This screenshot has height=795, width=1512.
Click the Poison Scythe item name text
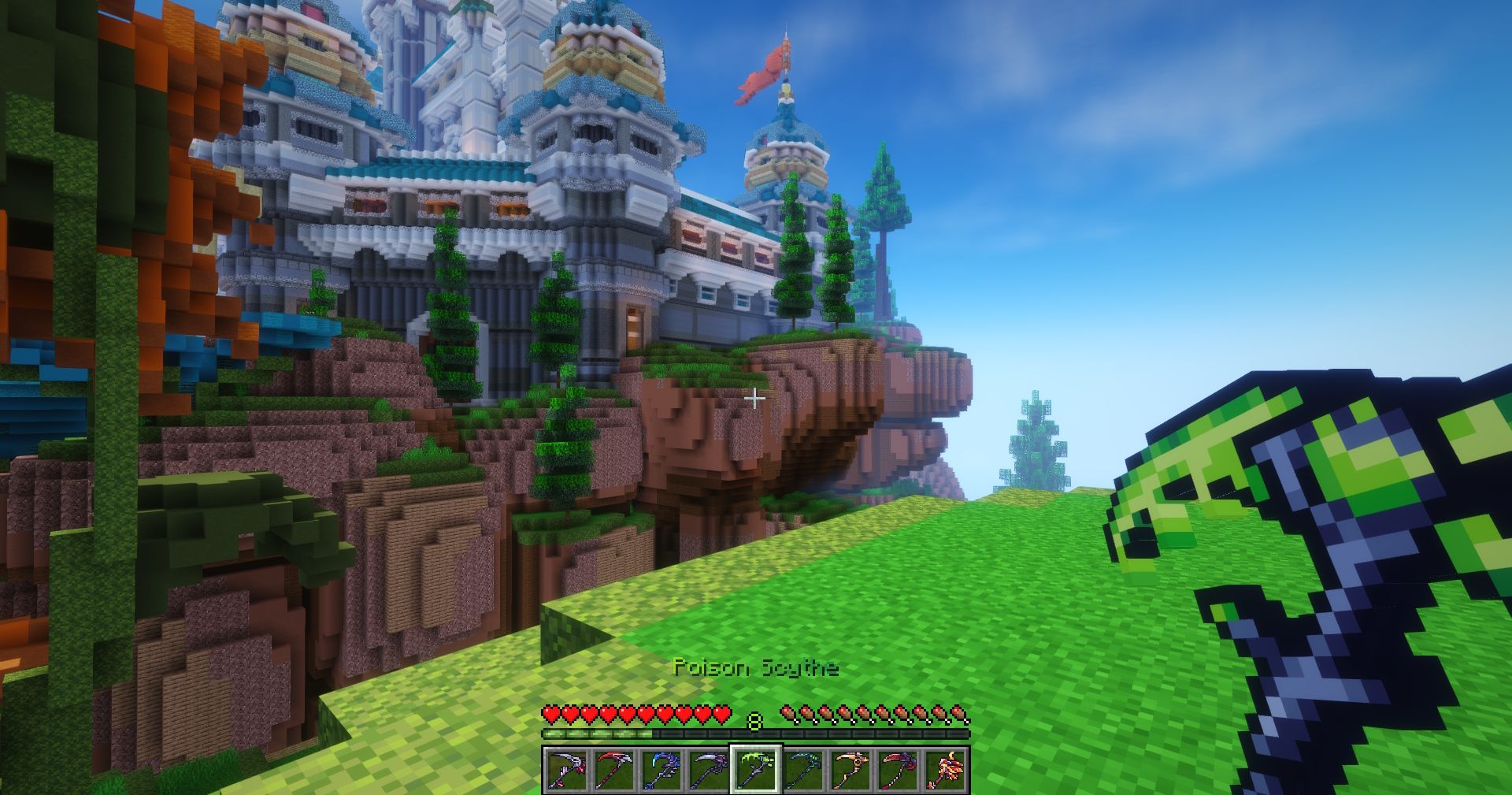coord(757,668)
